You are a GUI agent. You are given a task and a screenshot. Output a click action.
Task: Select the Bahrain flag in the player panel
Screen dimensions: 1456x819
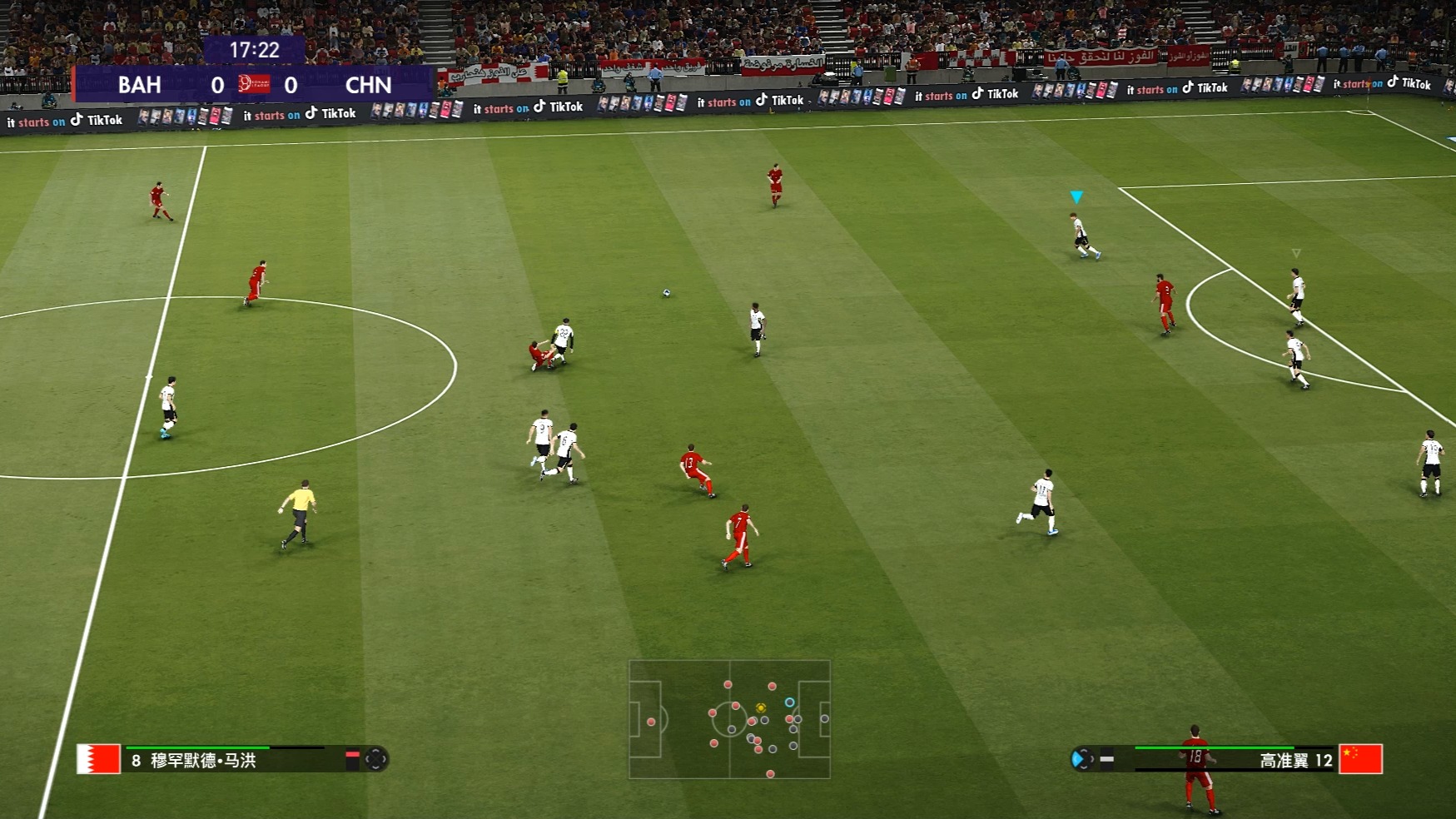coord(98,759)
